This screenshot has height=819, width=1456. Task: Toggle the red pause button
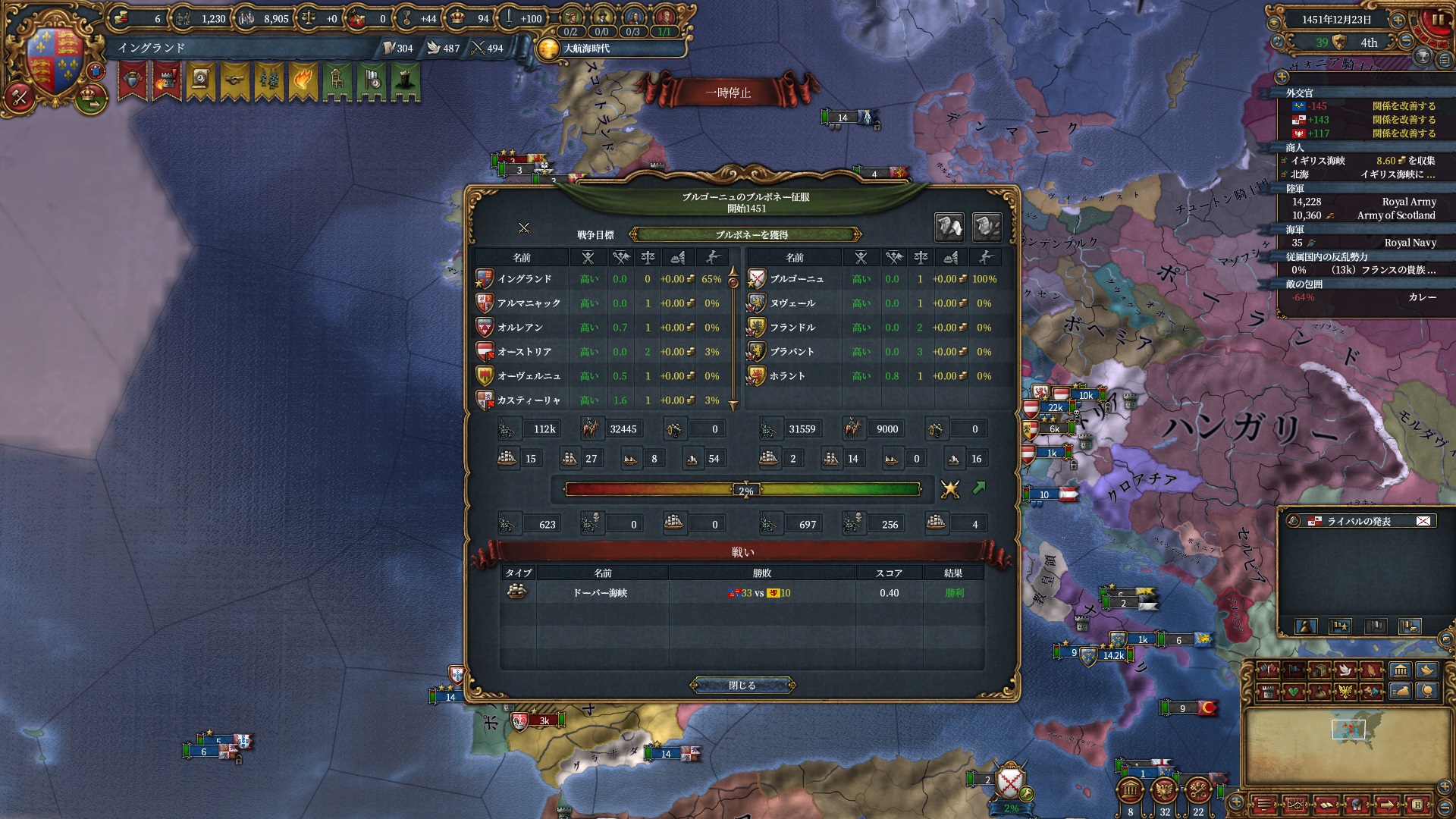[1438, 20]
